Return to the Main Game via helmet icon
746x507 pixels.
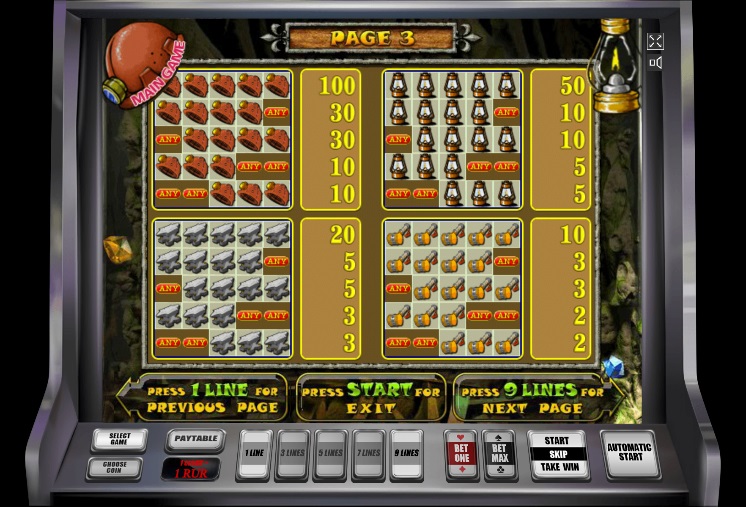click(141, 64)
